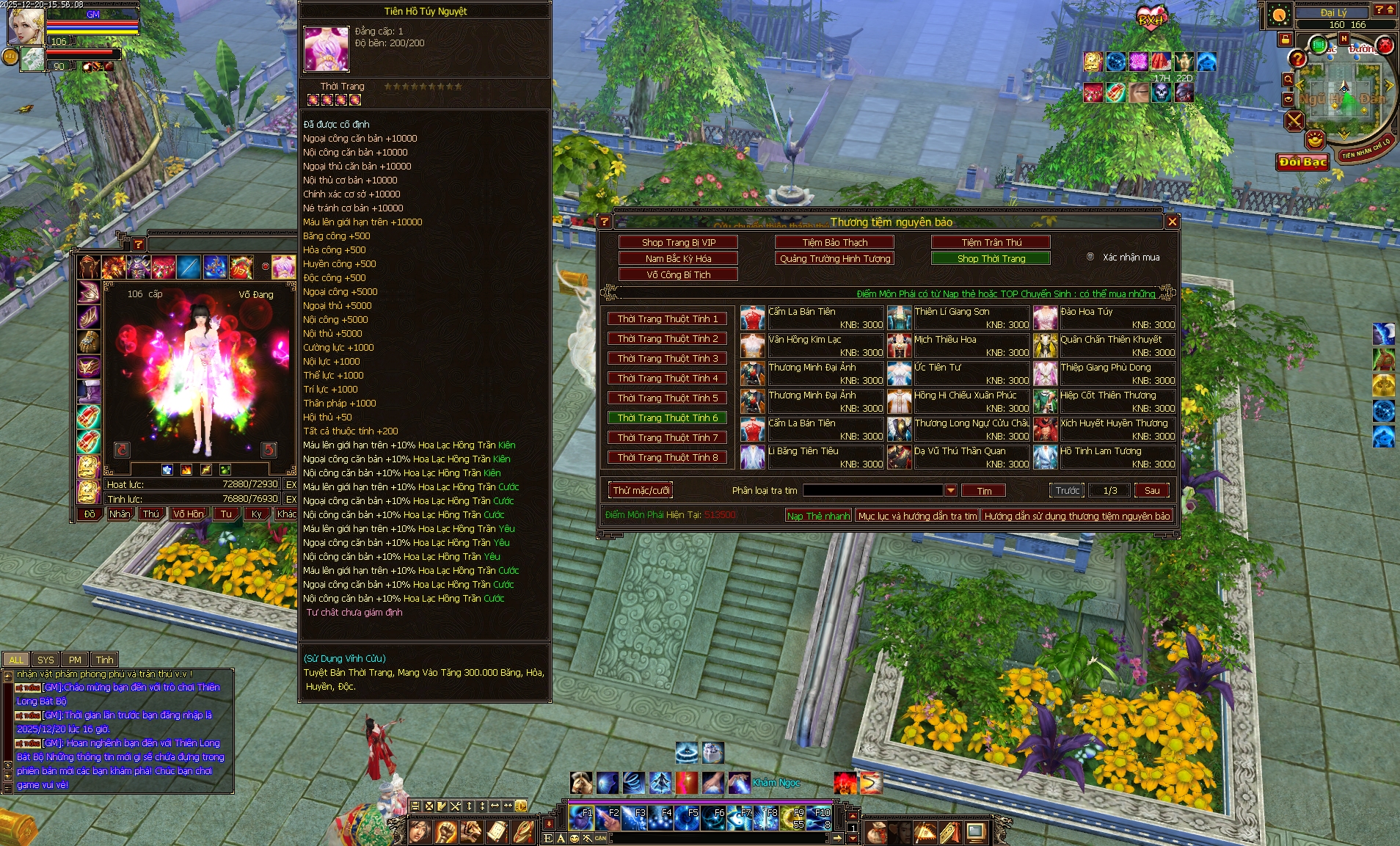Image resolution: width=1400 pixels, height=846 pixels.
Task: Click the Tìm search button
Action: pos(983,491)
